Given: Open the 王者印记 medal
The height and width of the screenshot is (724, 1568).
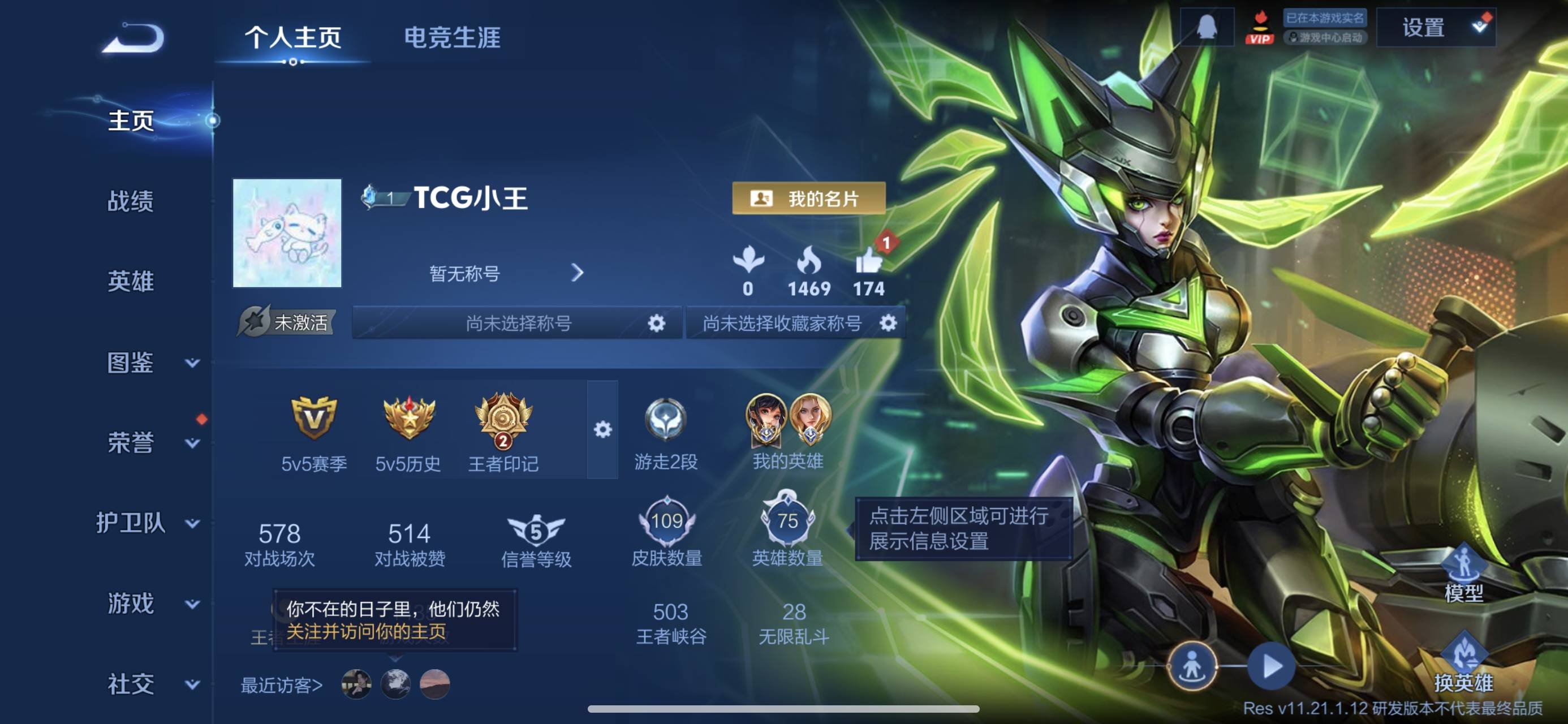Looking at the screenshot, I should 503,419.
